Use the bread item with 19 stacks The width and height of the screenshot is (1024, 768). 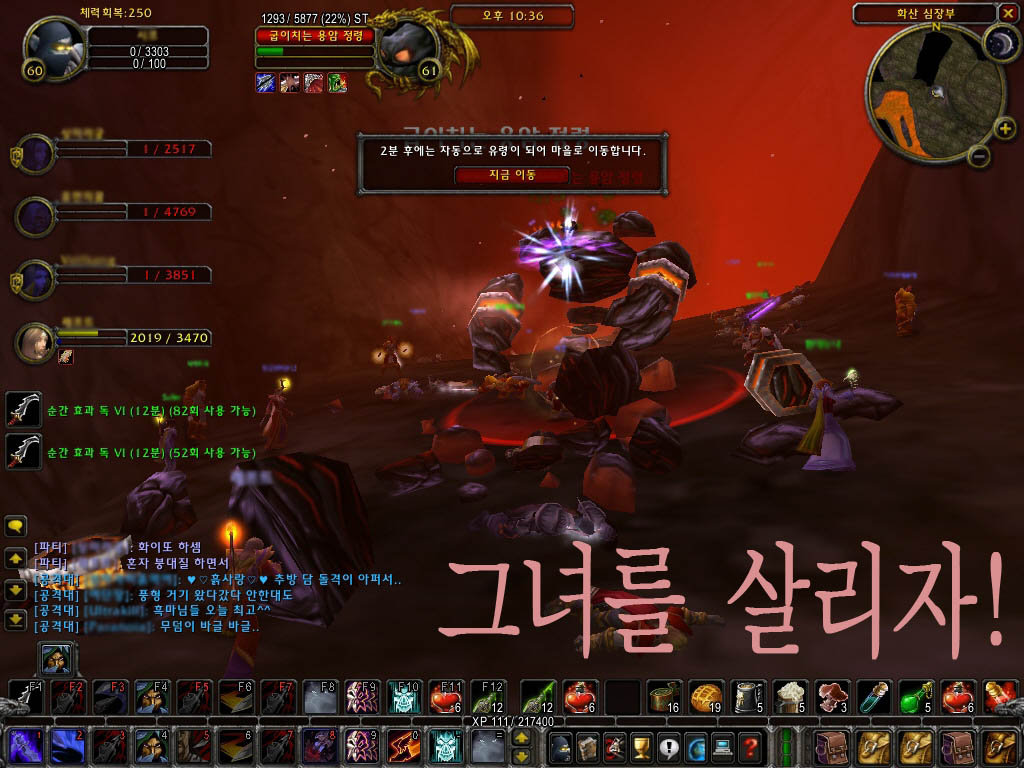coord(706,696)
